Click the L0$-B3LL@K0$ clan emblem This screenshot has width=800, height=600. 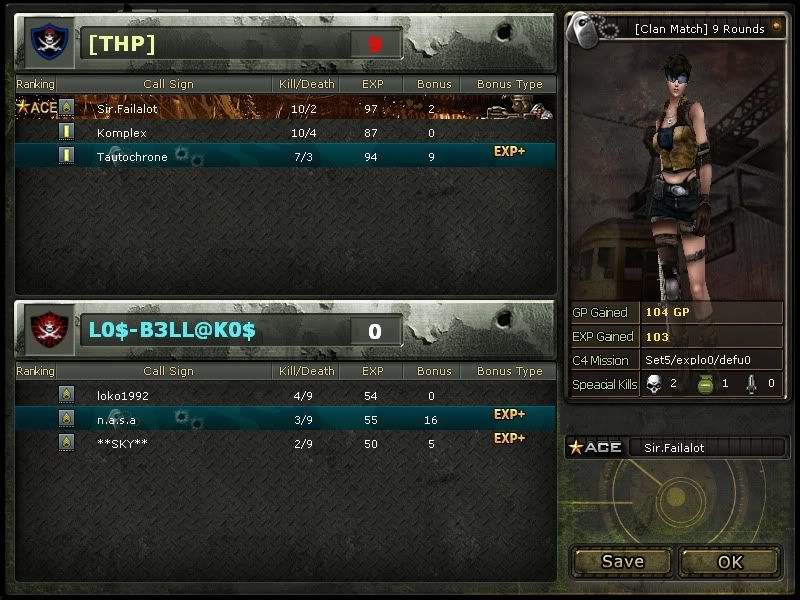point(46,330)
